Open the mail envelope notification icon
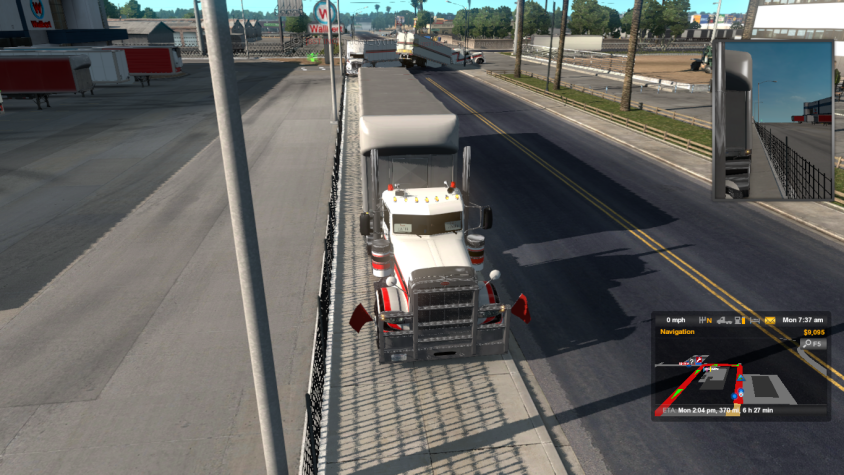The image size is (844, 475). point(770,320)
